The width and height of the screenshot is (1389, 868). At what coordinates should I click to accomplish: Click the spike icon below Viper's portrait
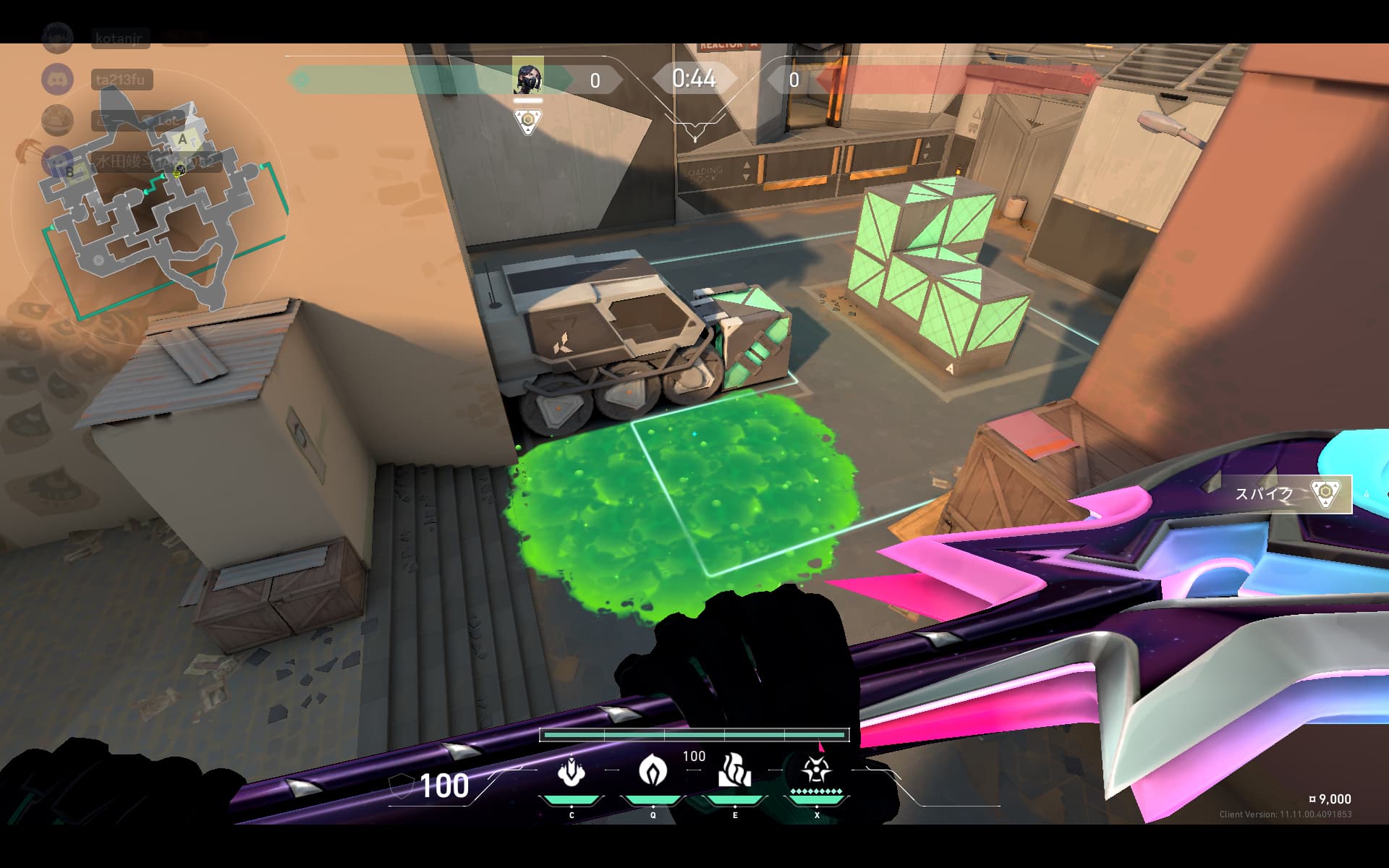(528, 122)
